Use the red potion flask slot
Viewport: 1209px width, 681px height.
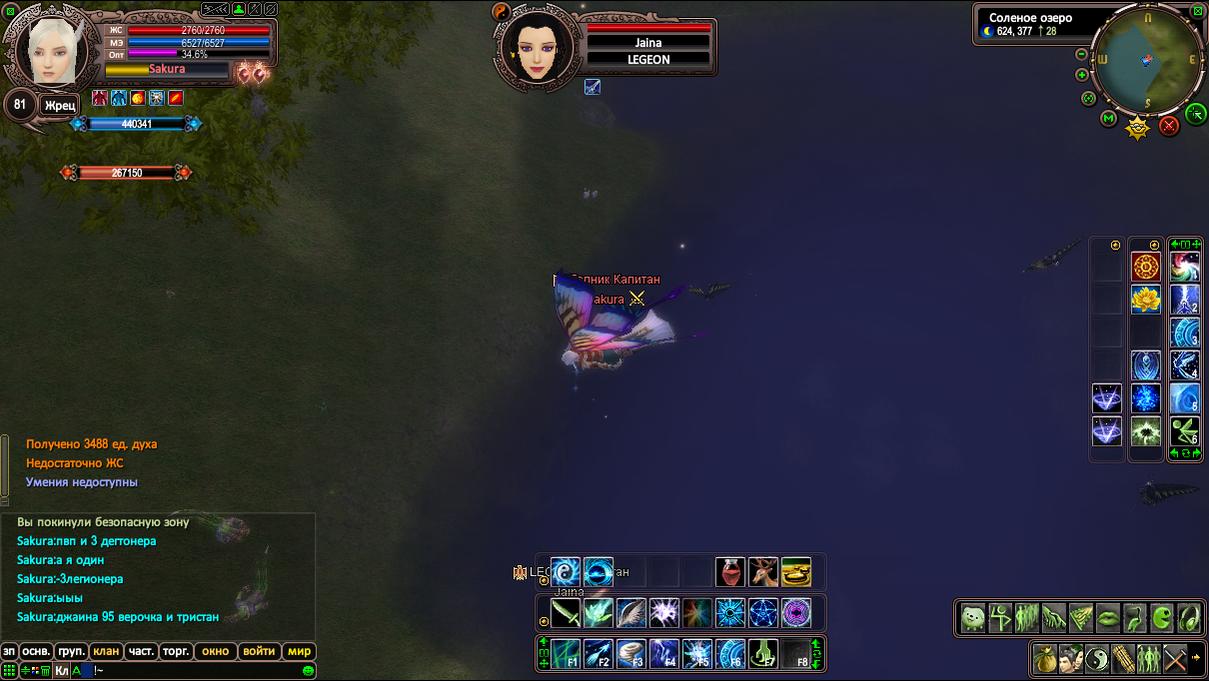pyautogui.click(x=730, y=572)
